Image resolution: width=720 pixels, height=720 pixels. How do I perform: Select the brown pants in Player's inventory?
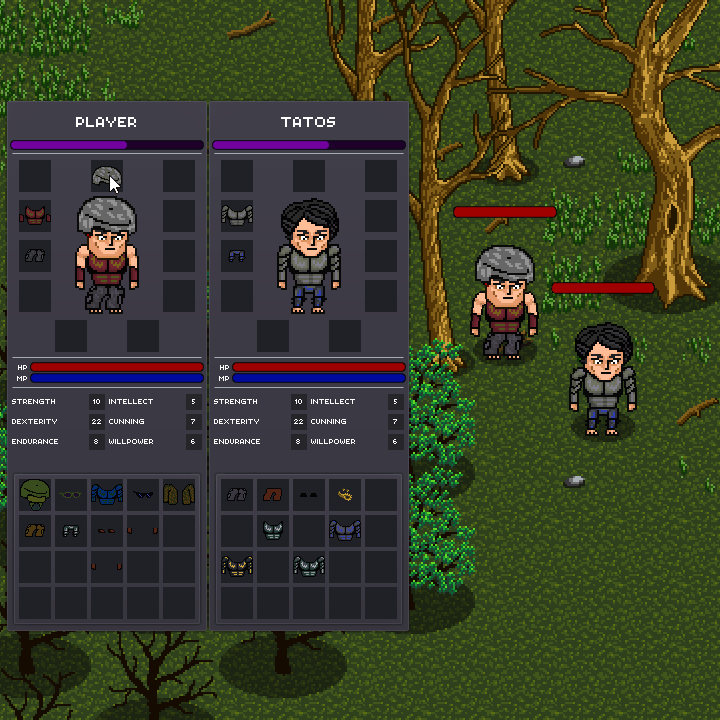point(35,530)
